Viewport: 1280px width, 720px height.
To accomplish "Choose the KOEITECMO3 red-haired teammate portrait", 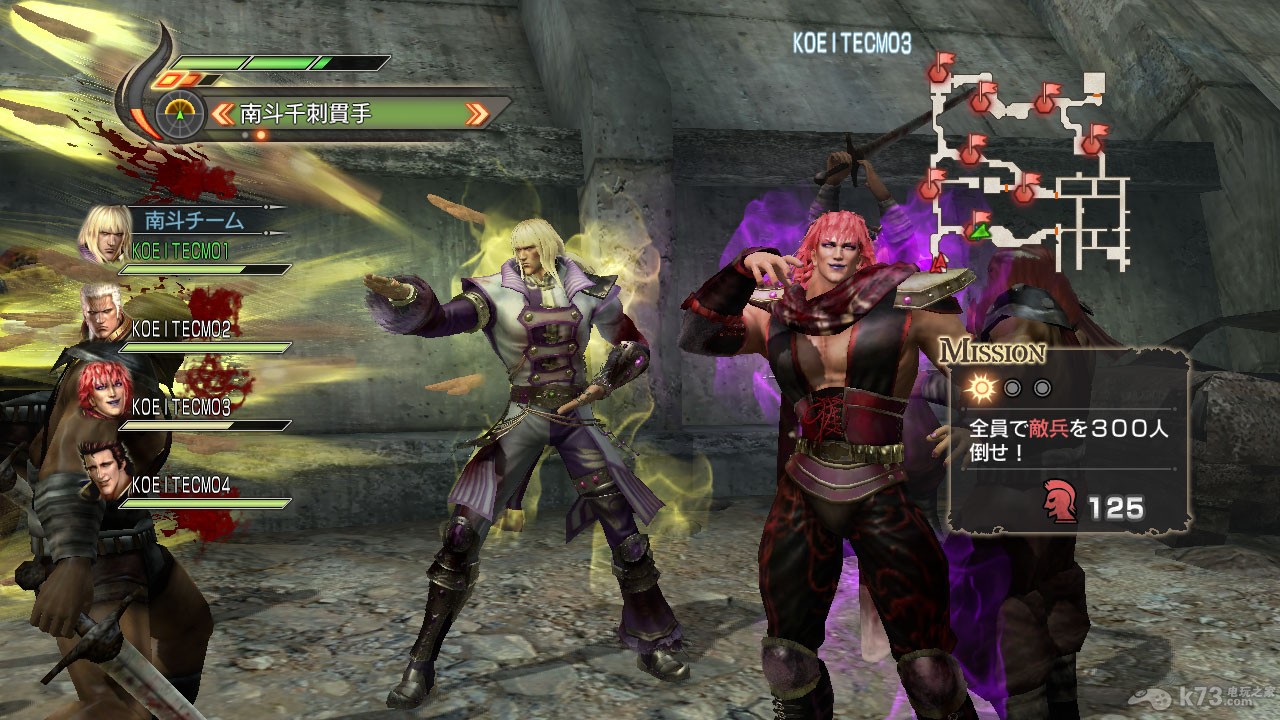I will pyautogui.click(x=102, y=390).
